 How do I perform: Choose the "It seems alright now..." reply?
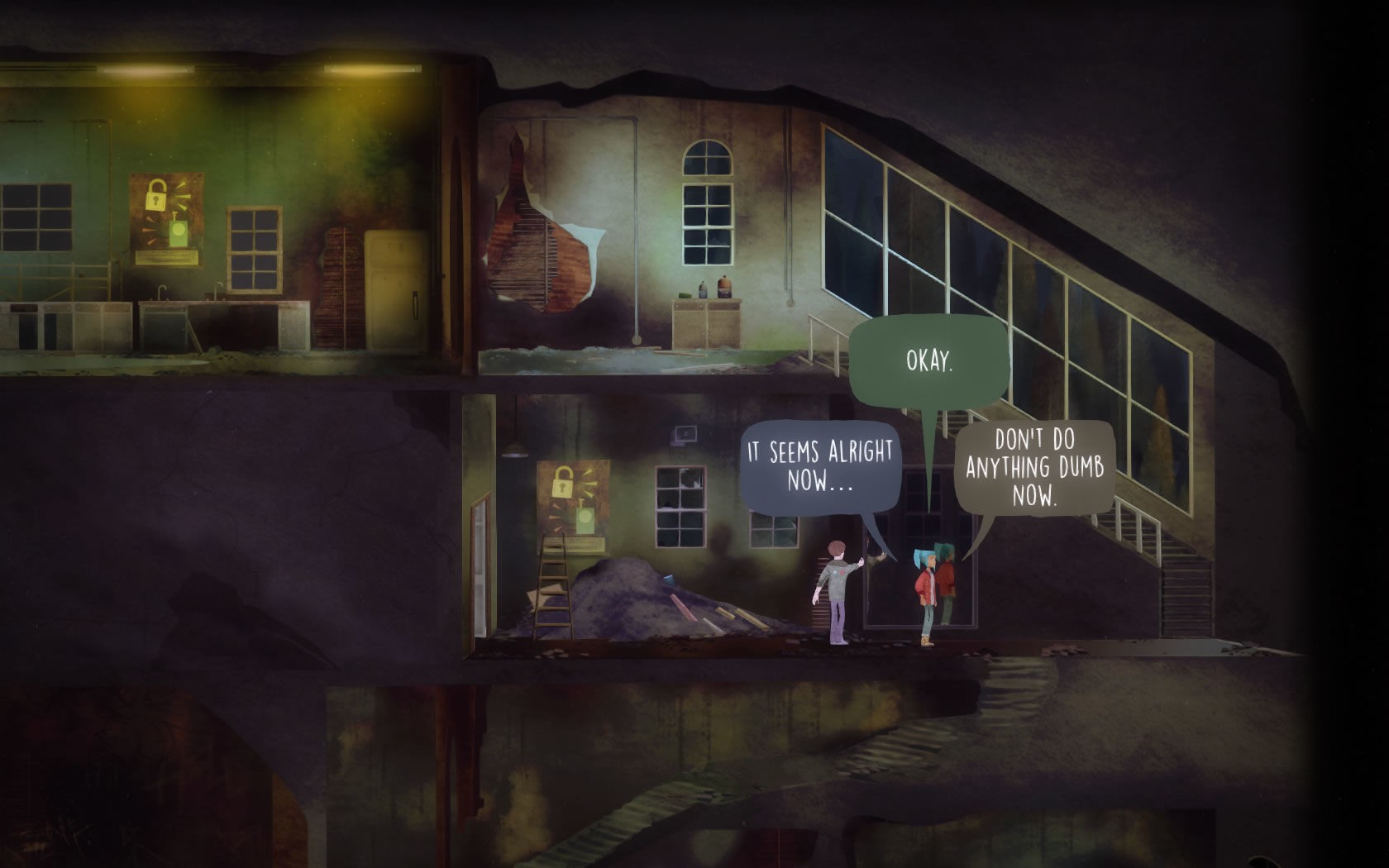(x=819, y=467)
